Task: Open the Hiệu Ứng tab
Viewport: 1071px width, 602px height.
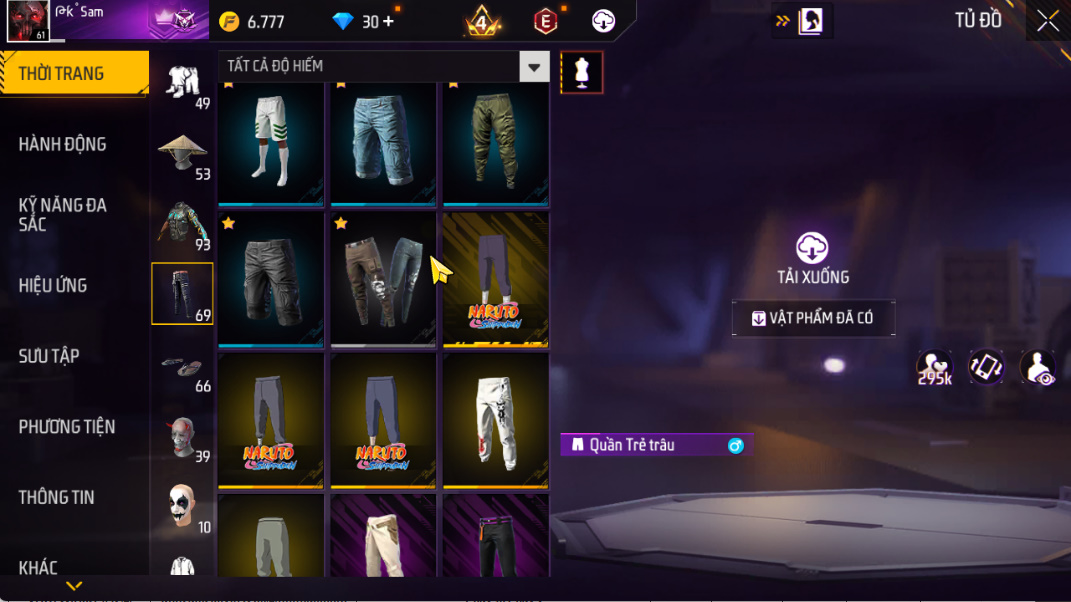Action: coord(52,285)
